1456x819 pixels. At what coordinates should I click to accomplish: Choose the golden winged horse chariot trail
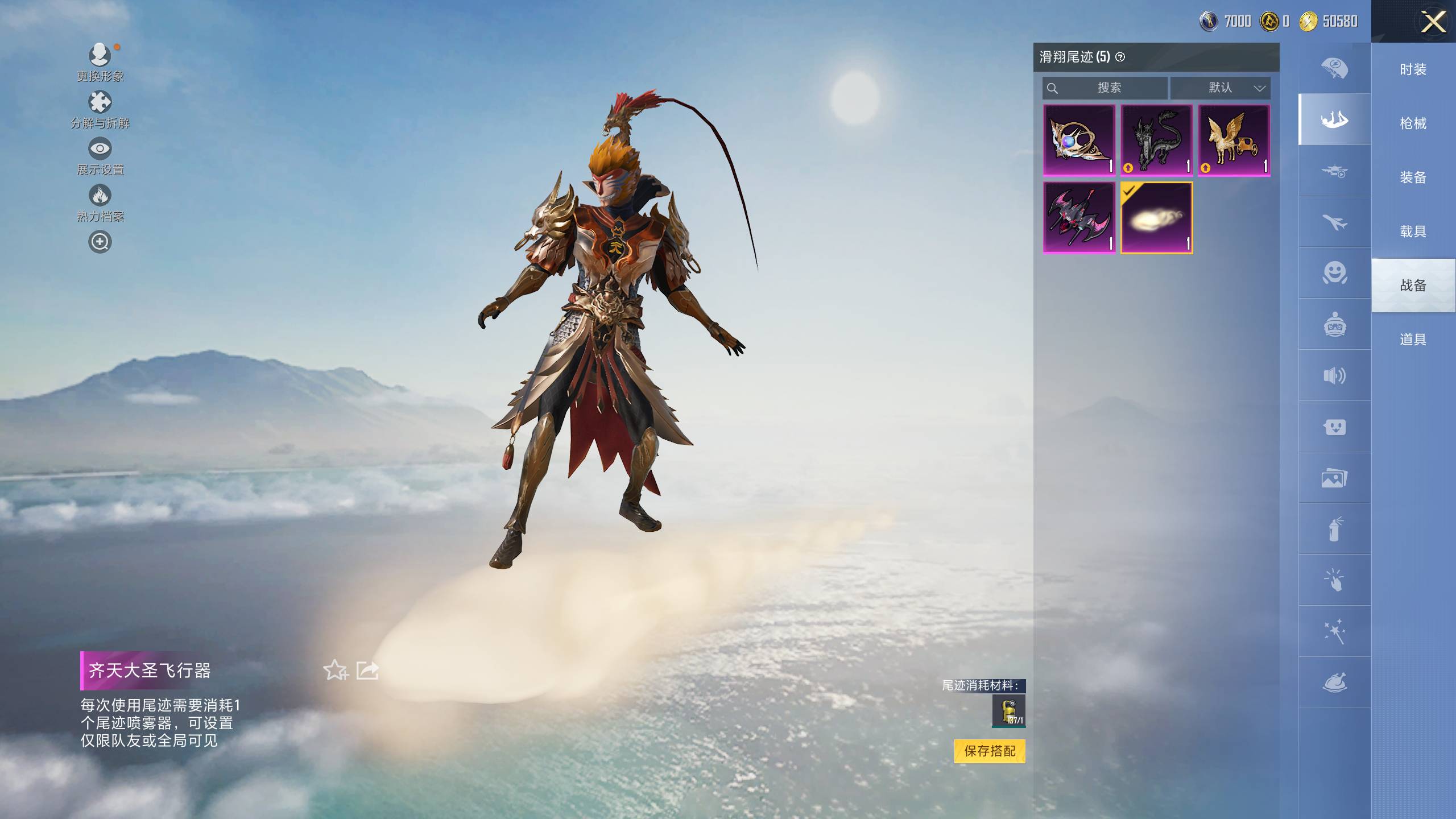pyautogui.click(x=1234, y=140)
